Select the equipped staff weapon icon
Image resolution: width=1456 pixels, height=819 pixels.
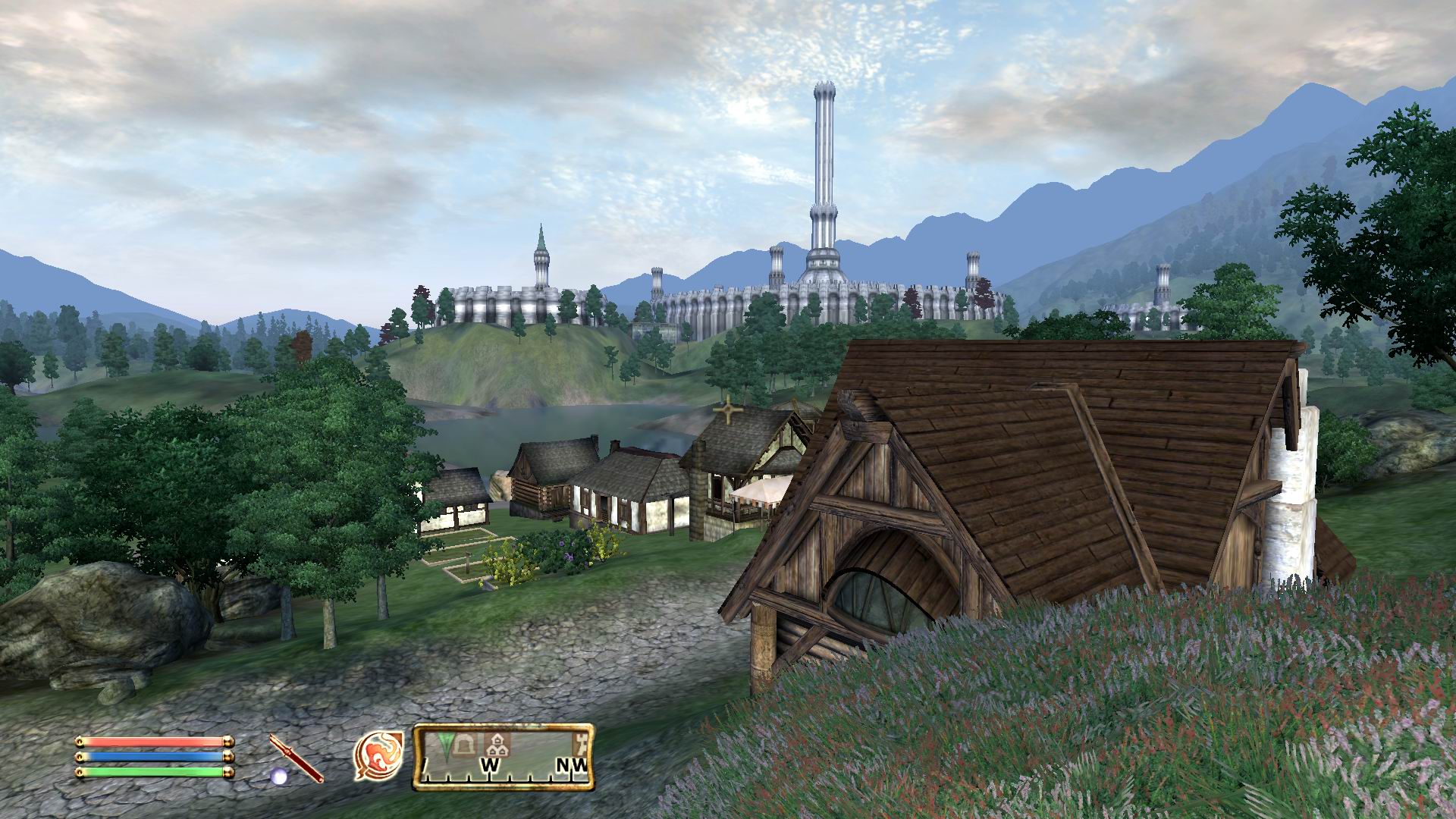[296, 758]
